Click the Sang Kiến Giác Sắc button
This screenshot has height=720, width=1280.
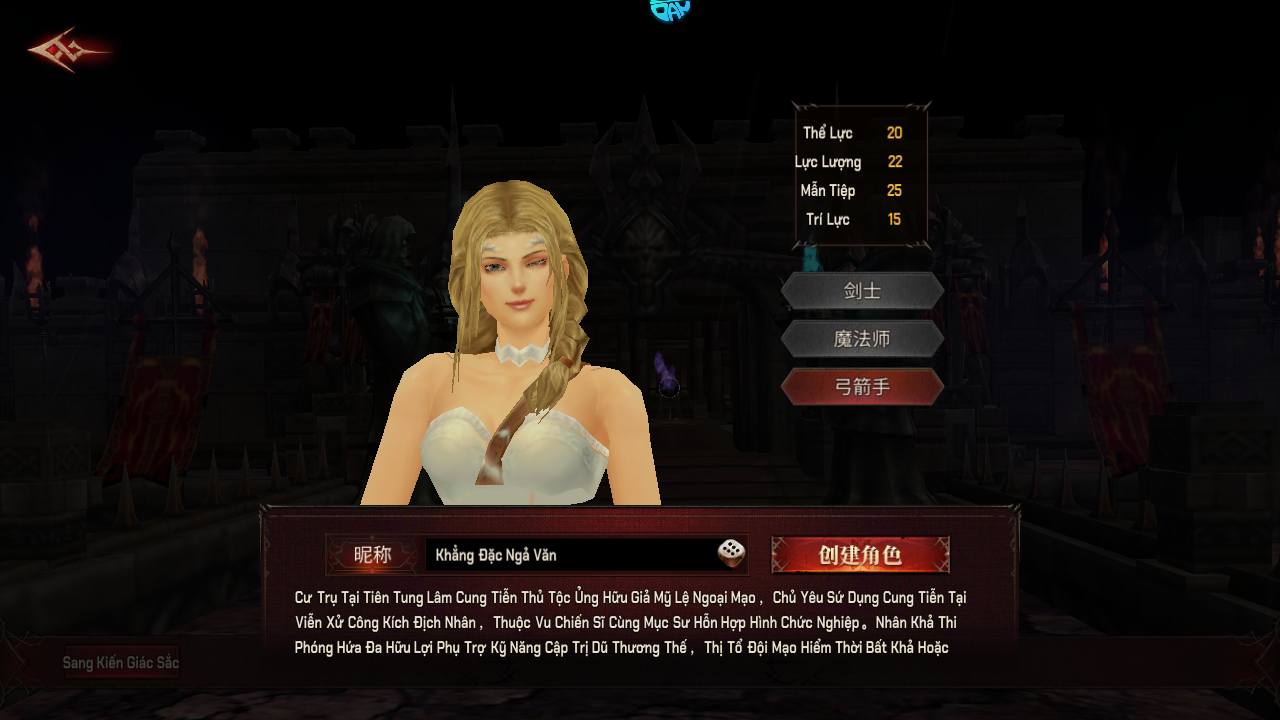tap(121, 662)
